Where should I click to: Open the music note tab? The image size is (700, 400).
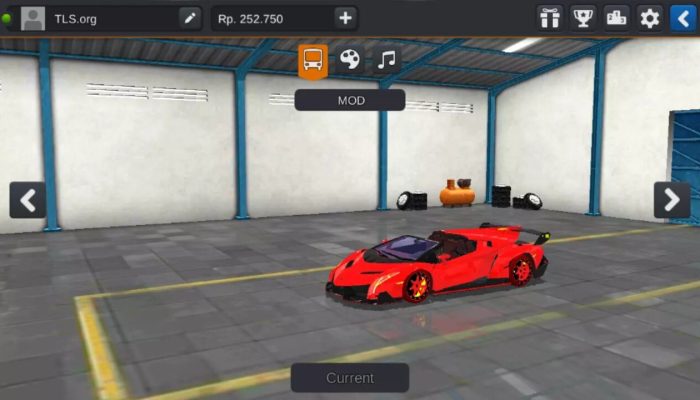click(387, 60)
